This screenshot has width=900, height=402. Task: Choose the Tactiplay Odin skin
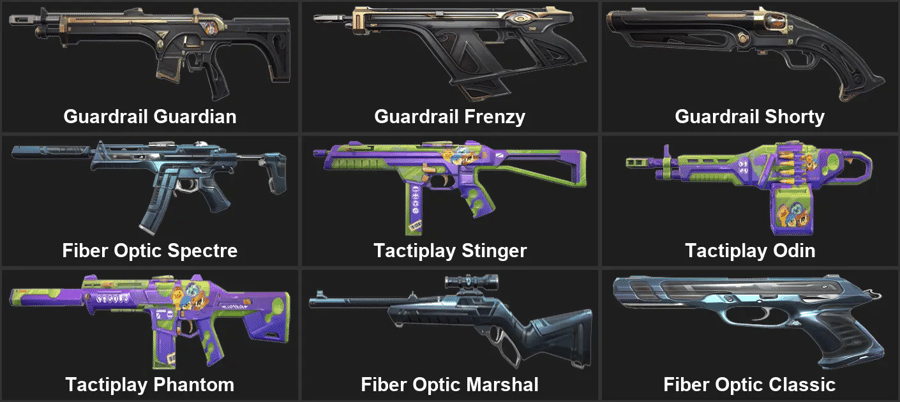tap(750, 198)
